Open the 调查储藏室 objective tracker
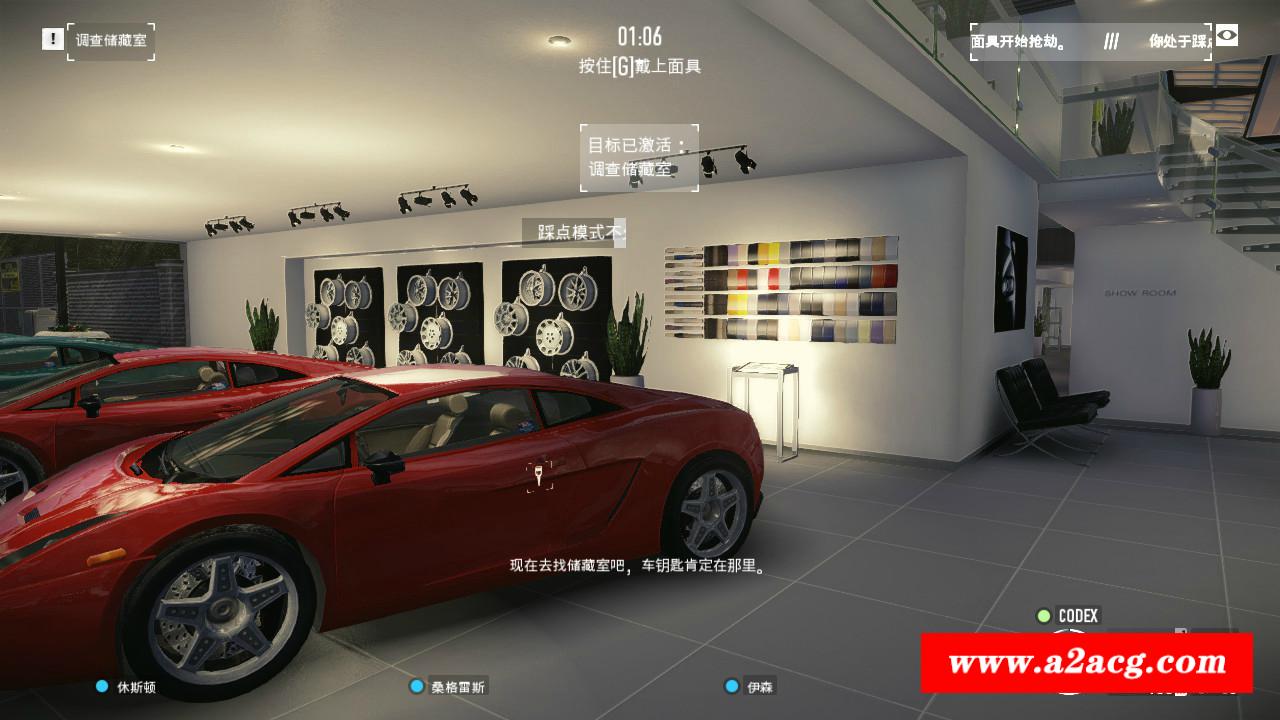1280x720 pixels. [x=111, y=41]
